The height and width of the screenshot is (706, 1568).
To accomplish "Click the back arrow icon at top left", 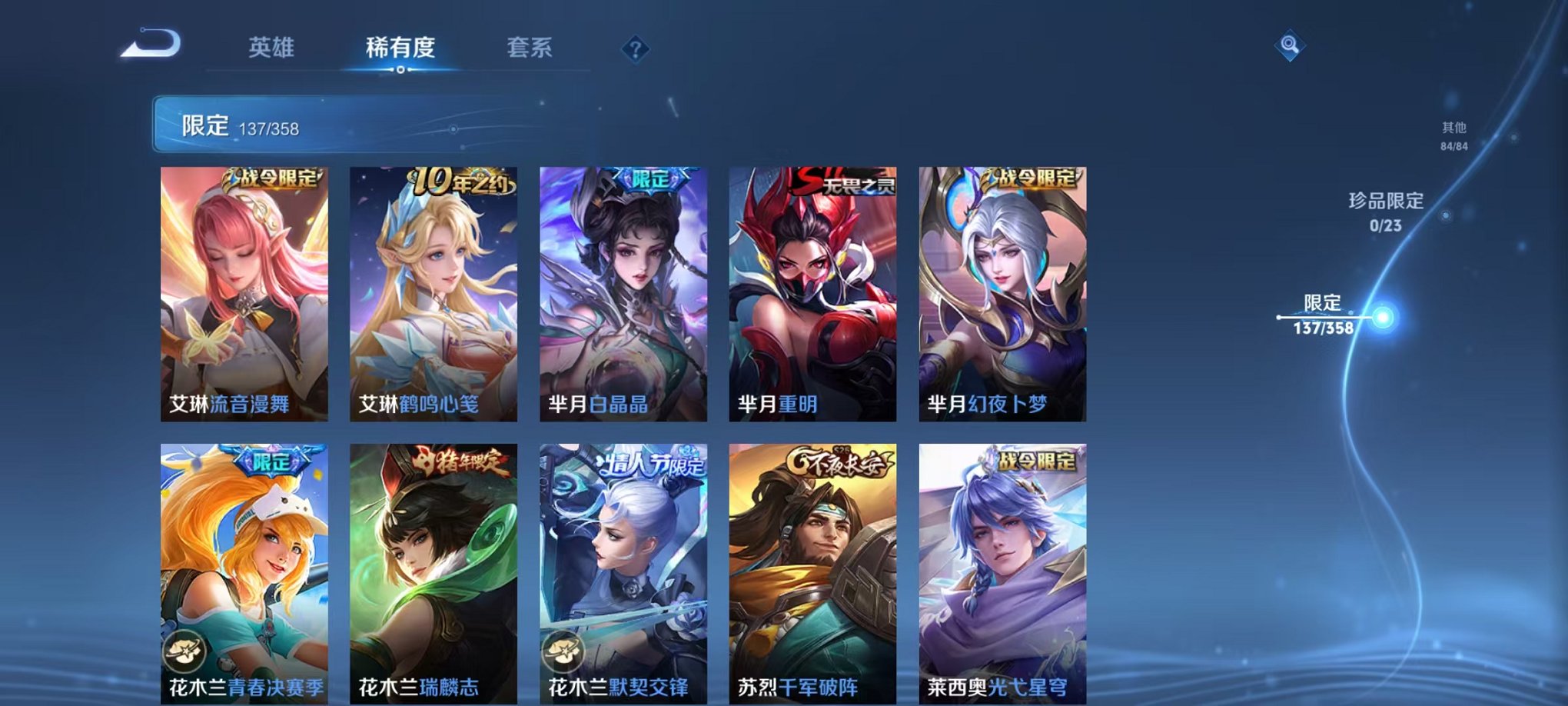I will point(151,44).
